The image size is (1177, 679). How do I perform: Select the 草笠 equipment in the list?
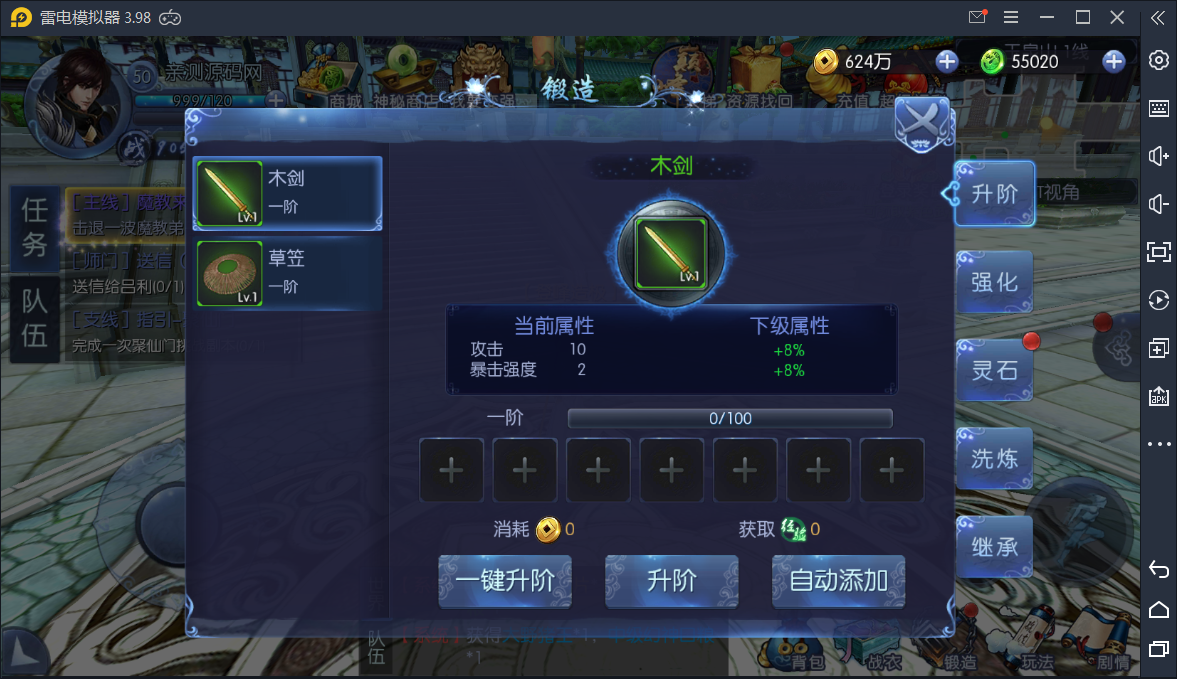point(288,272)
